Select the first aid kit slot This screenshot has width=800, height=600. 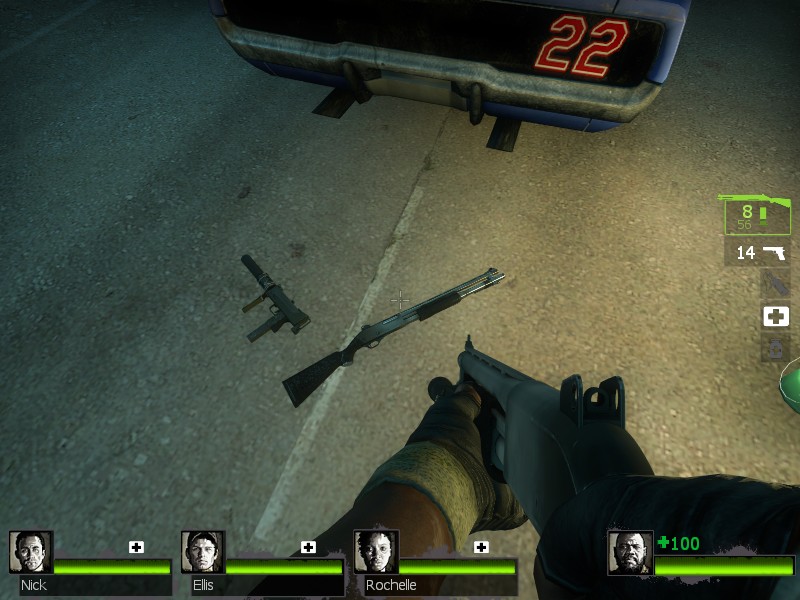[x=776, y=317]
